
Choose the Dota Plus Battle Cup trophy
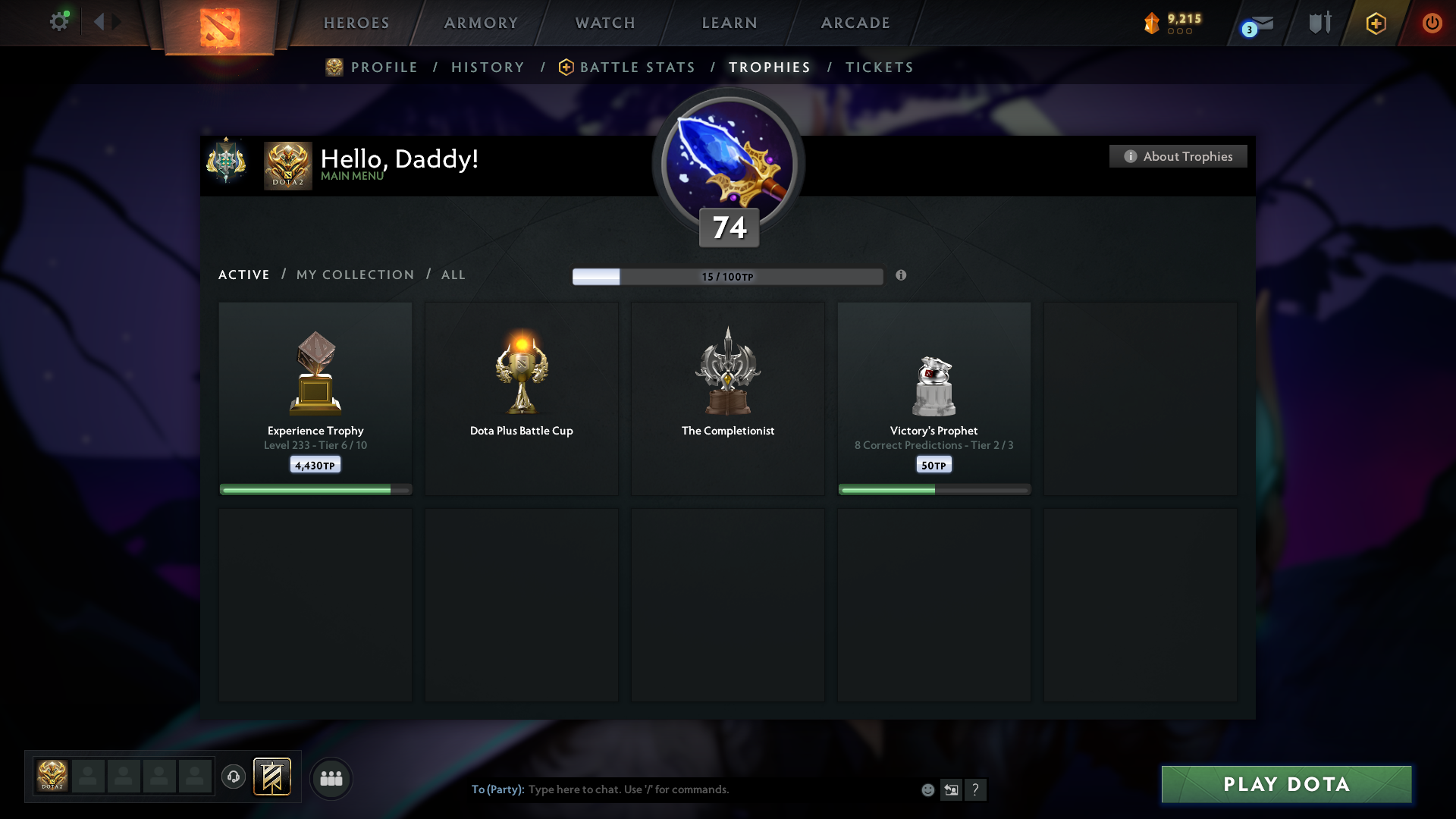(522, 398)
